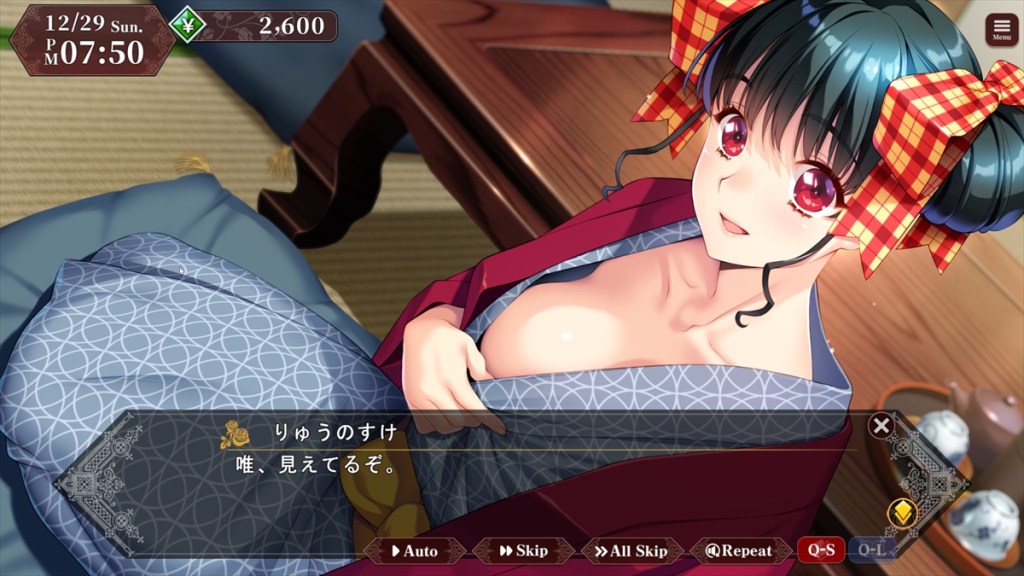Enable Auto text advance
This screenshot has width=1024, height=576.
coord(414,550)
